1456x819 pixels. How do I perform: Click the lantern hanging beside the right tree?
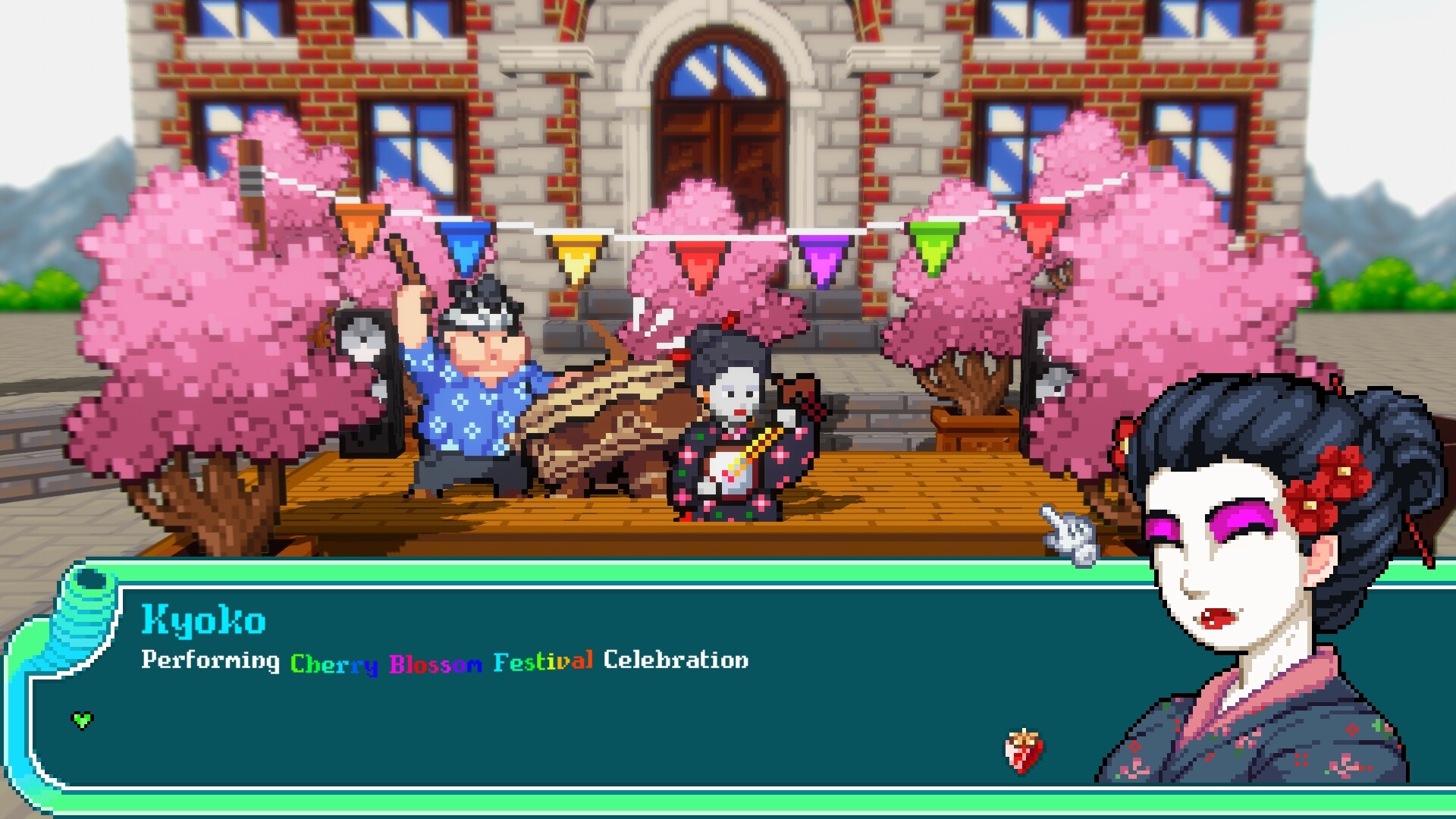point(1054,277)
